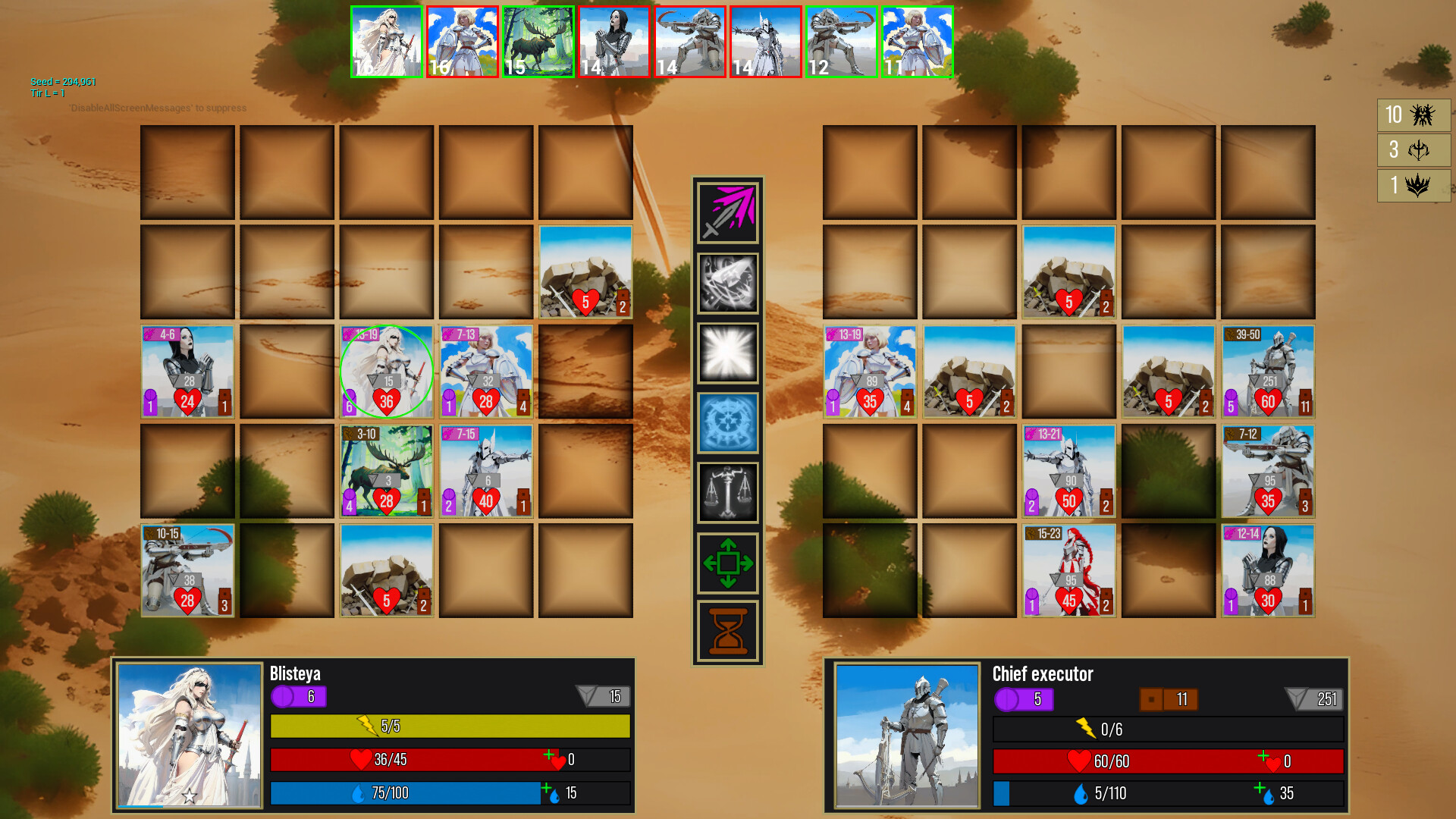Select the scales of justice ability
Viewport: 1456px width, 819px height.
click(727, 493)
